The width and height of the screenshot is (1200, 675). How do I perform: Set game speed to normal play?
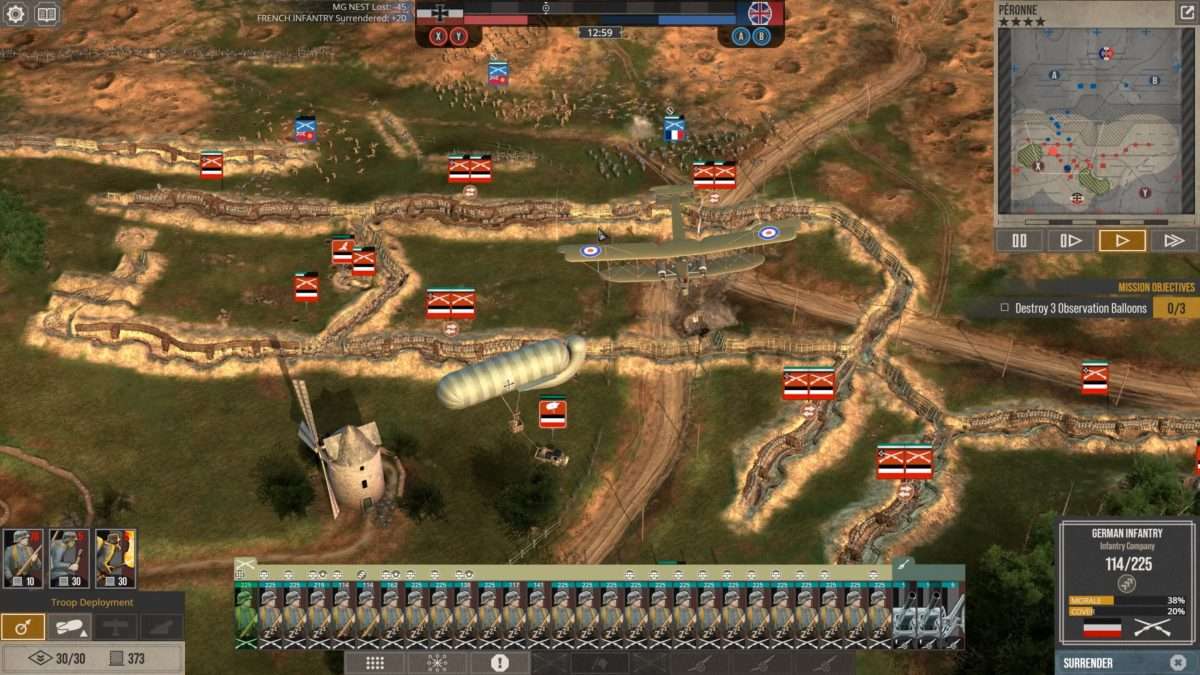[x=1122, y=241]
